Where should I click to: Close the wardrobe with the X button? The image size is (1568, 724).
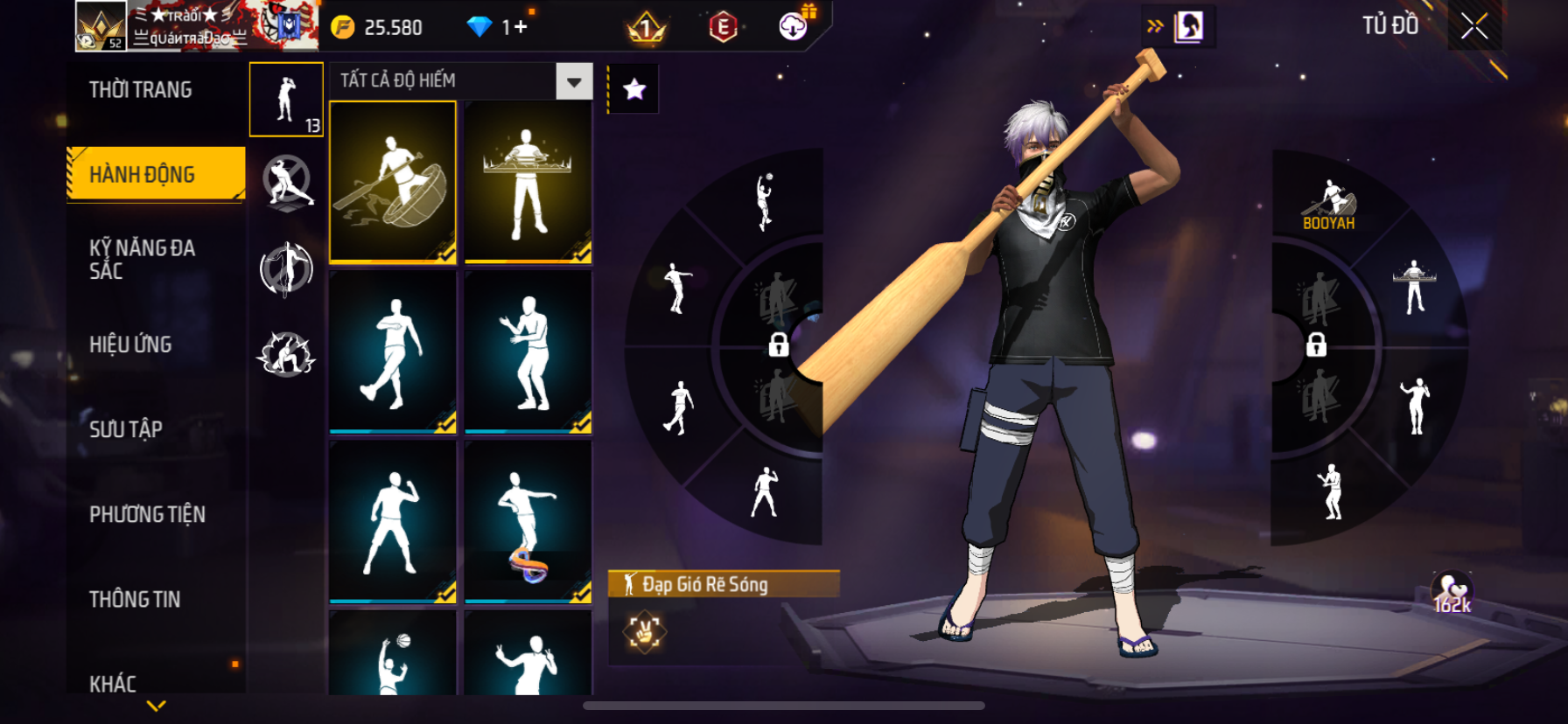(x=1474, y=27)
